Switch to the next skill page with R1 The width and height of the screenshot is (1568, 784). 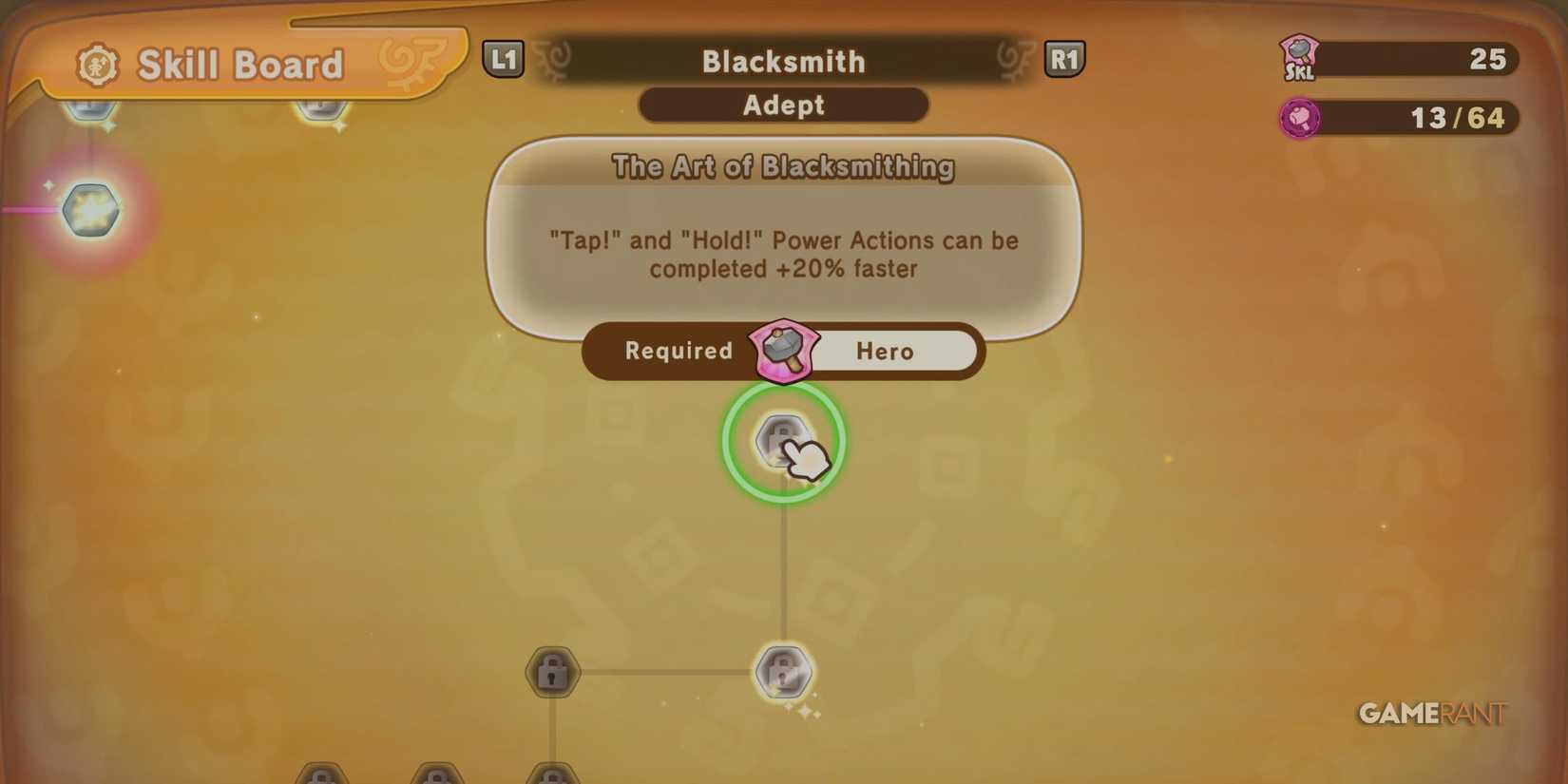point(1065,59)
